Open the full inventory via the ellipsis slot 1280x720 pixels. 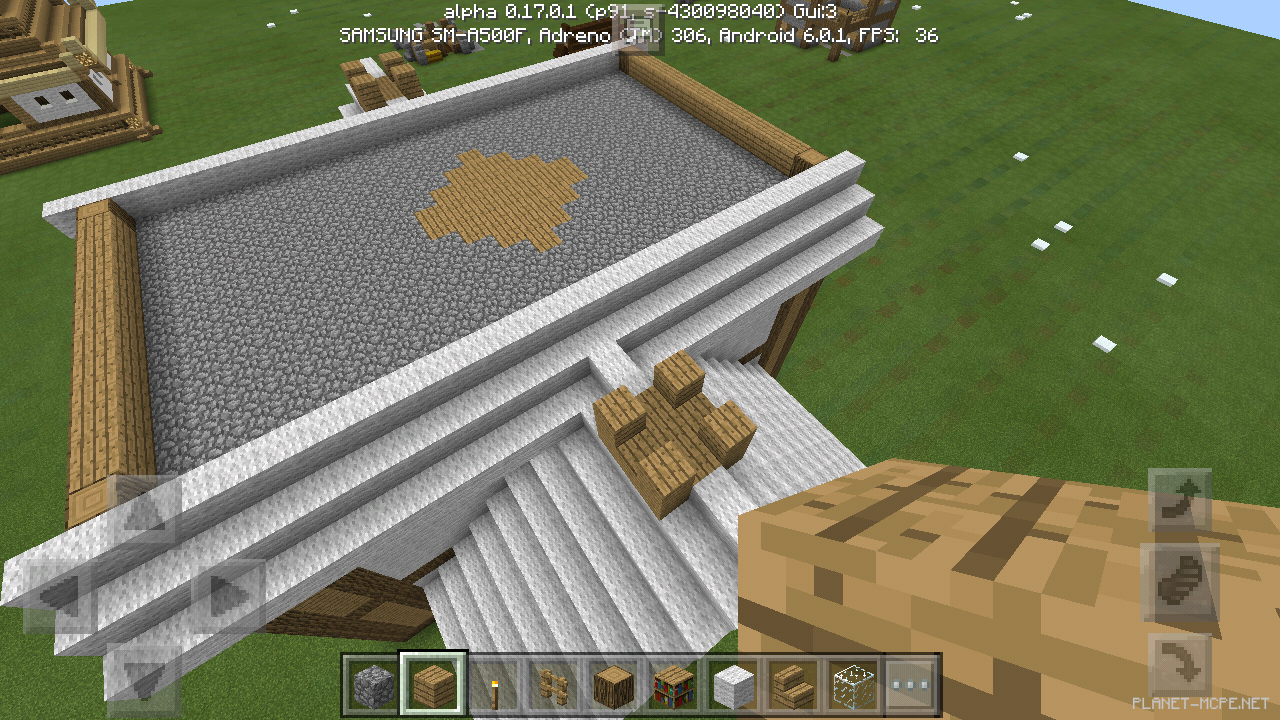click(908, 684)
